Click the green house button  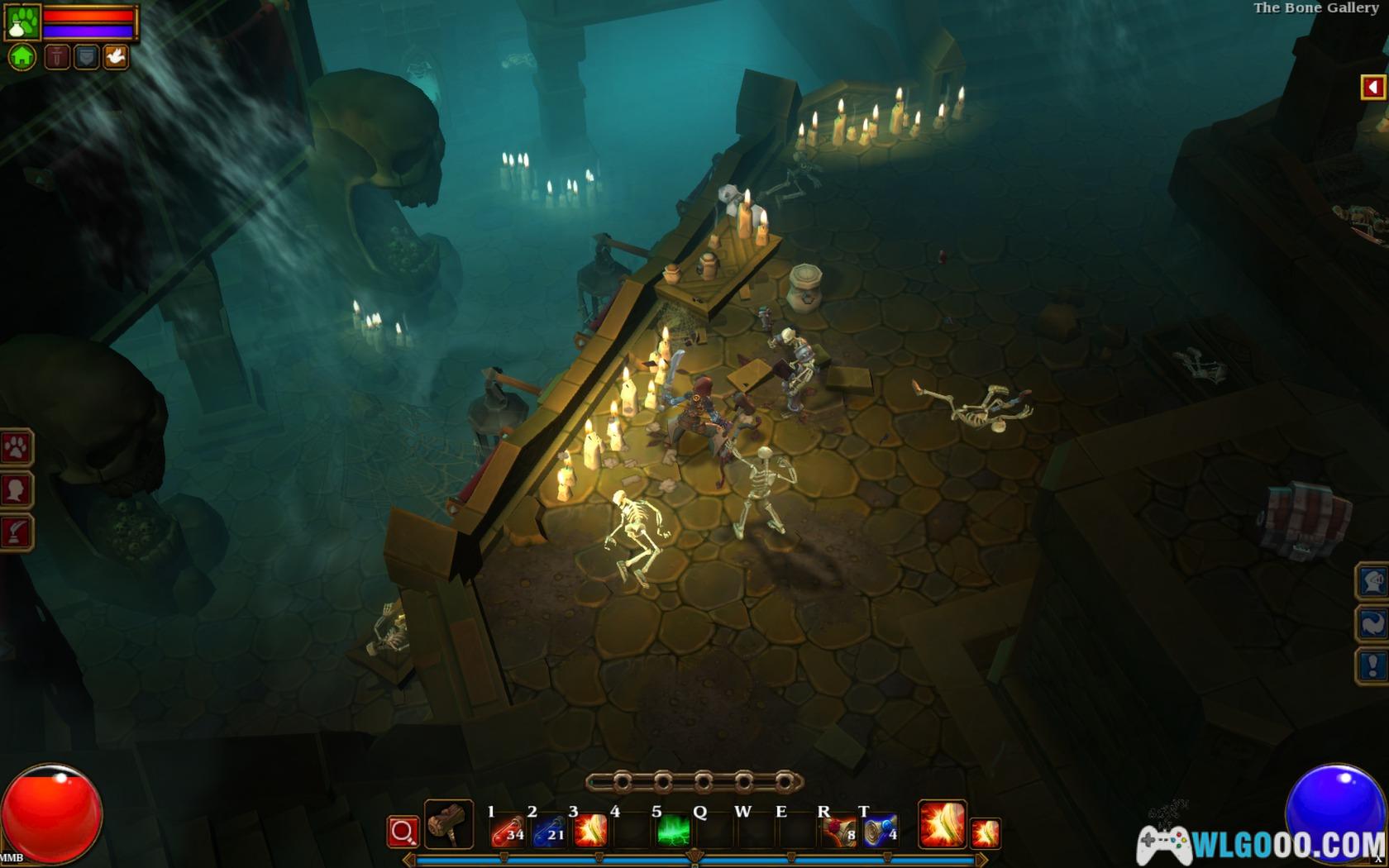pyautogui.click(x=22, y=57)
